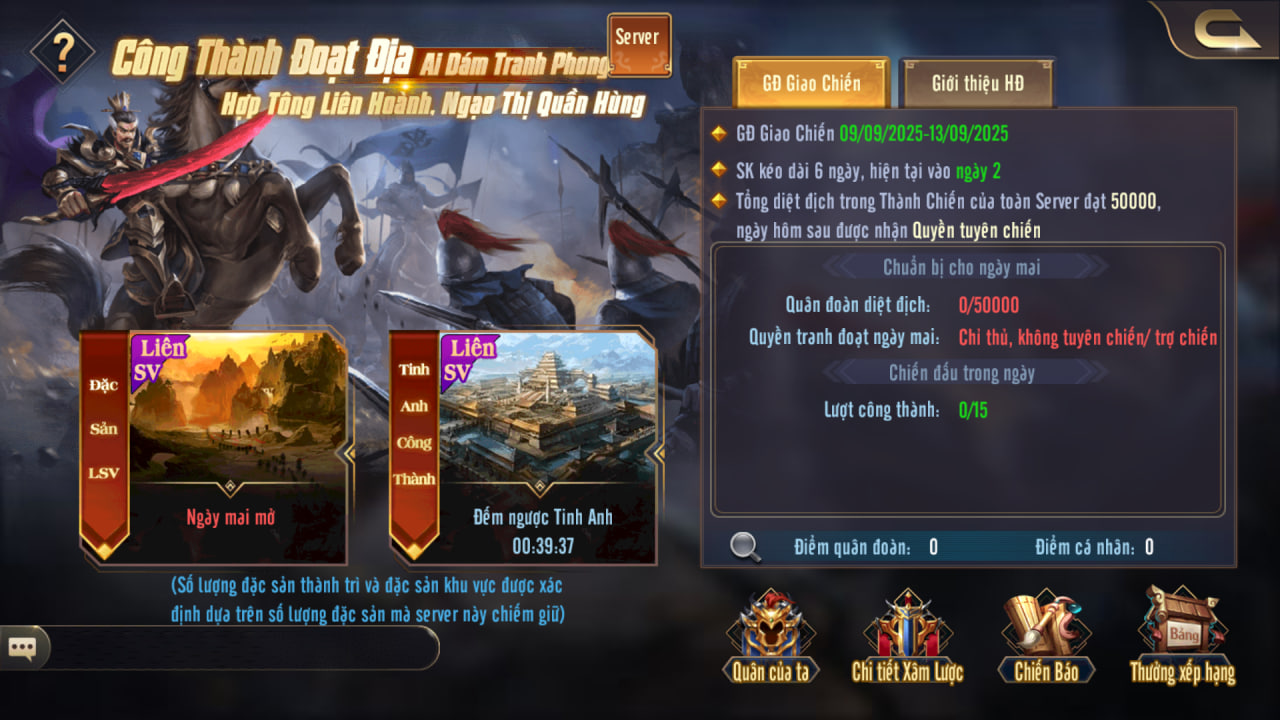The image size is (1280, 720).
Task: Select the Đặc Sản LSV card
Action: pos(215,447)
